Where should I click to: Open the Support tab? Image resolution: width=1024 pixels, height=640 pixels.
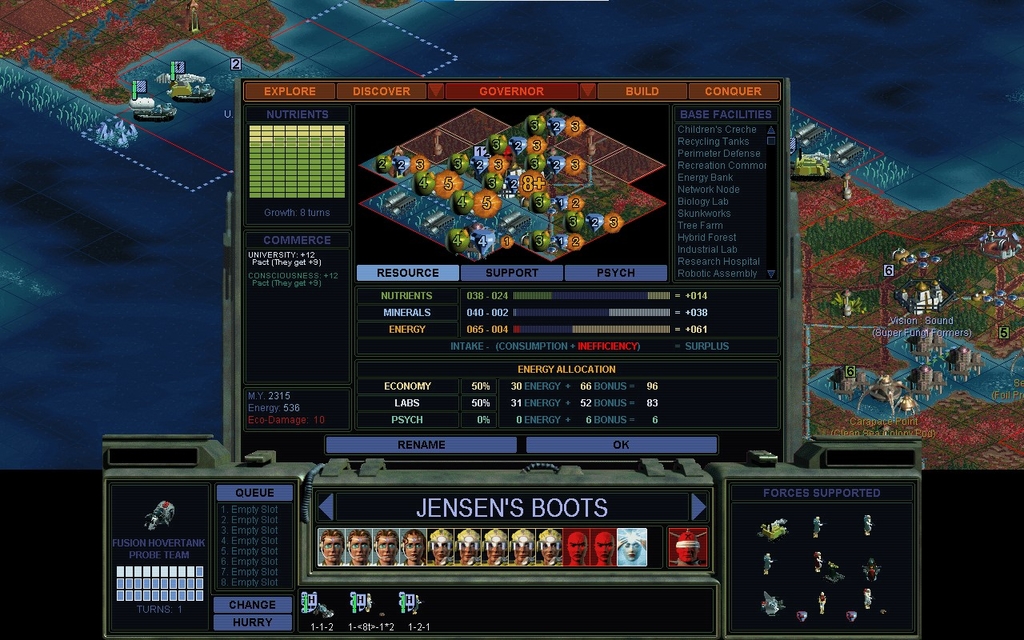tap(512, 273)
